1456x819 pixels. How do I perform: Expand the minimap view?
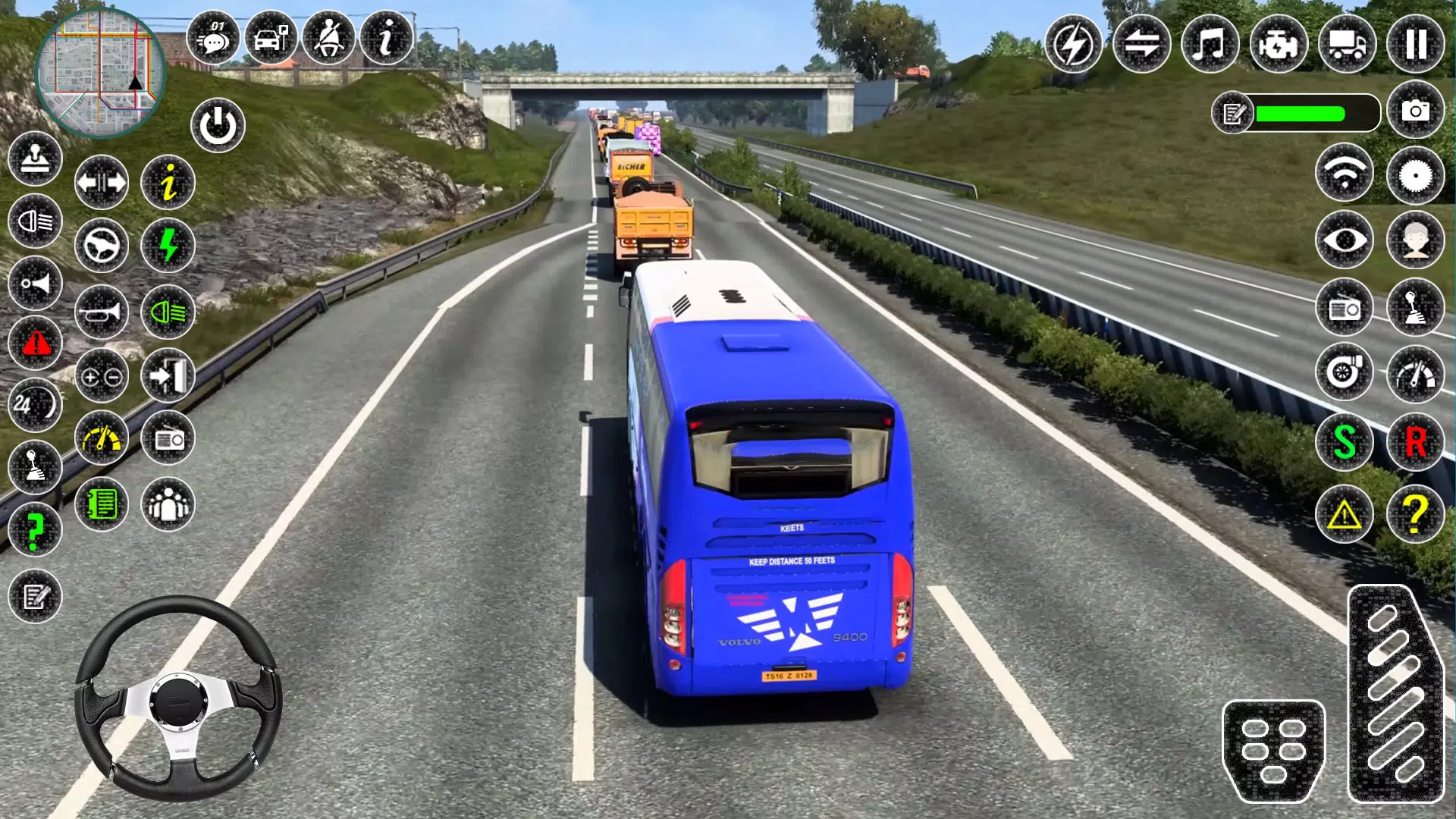point(101,72)
